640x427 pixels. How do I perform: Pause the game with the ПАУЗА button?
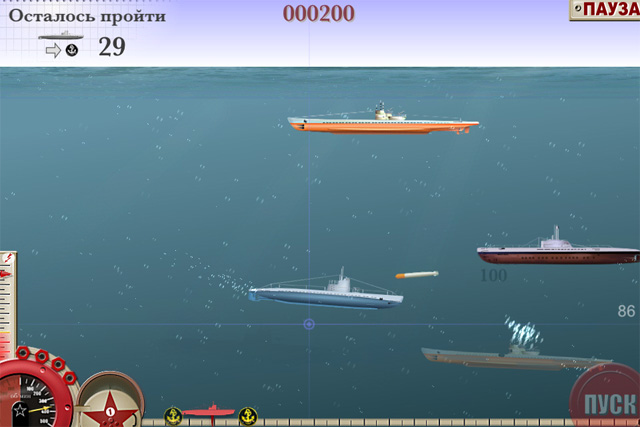[x=606, y=10]
